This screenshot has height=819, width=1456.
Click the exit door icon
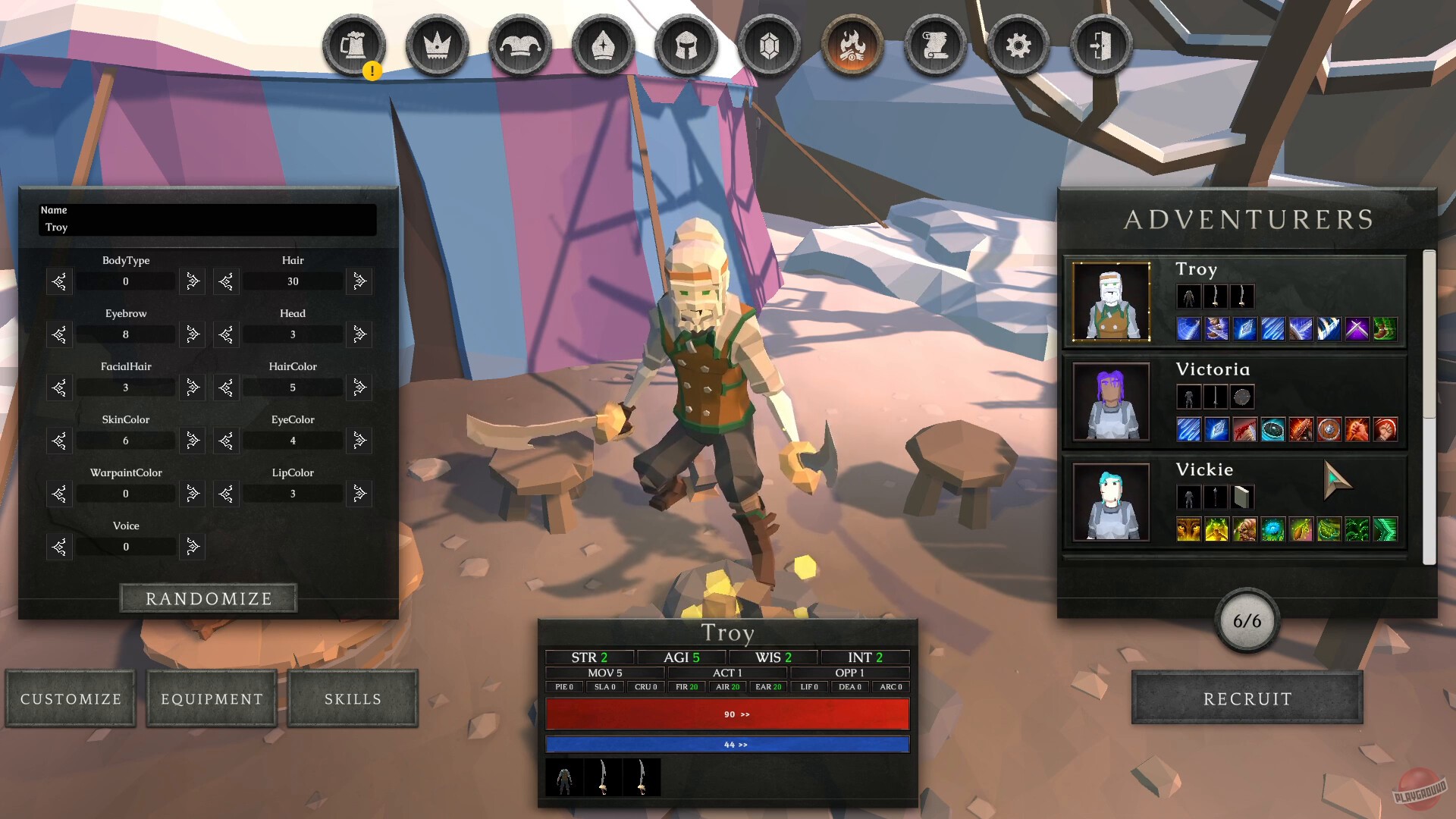click(x=1102, y=45)
